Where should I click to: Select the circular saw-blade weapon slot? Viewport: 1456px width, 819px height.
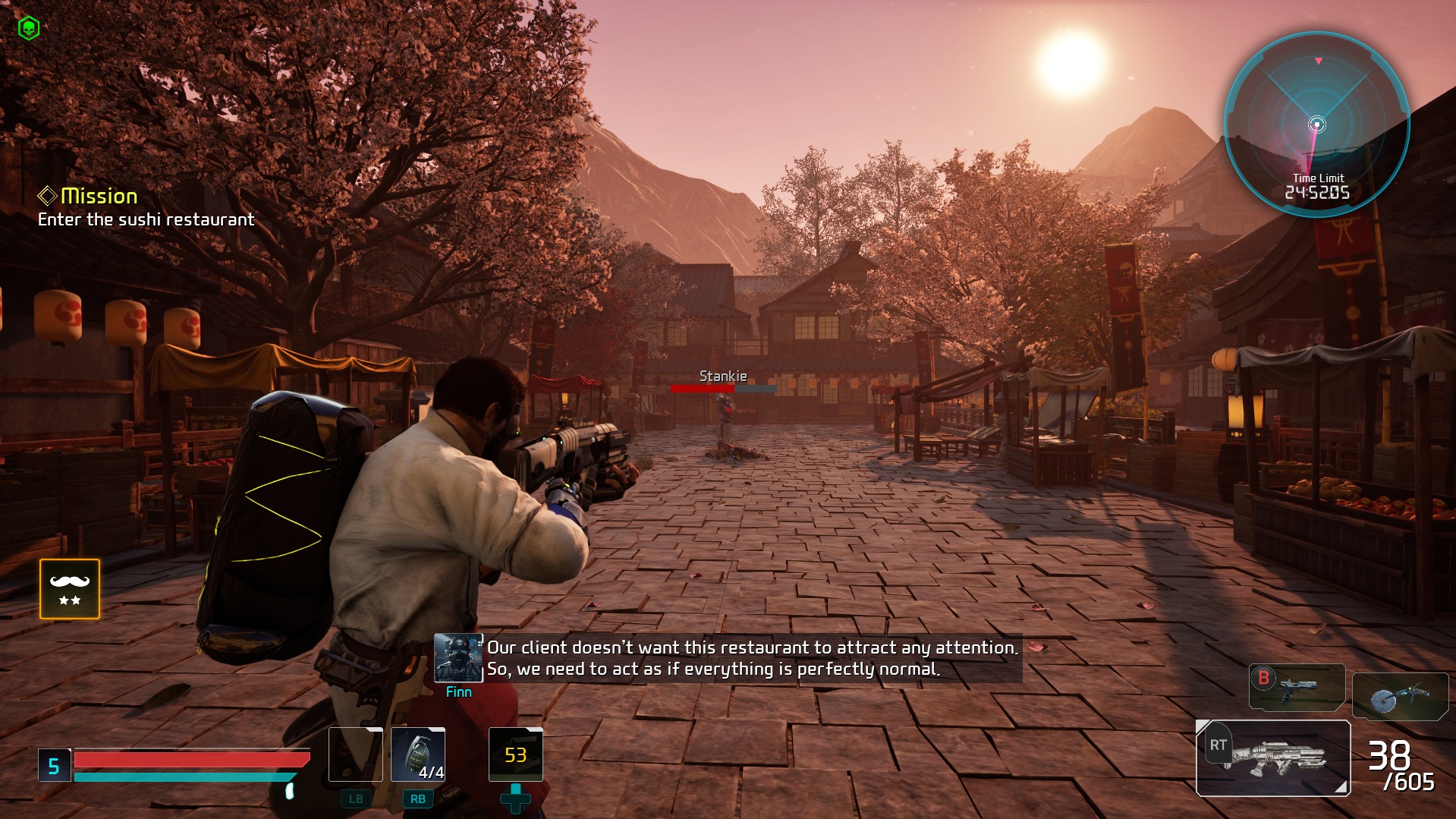click(x=1399, y=696)
